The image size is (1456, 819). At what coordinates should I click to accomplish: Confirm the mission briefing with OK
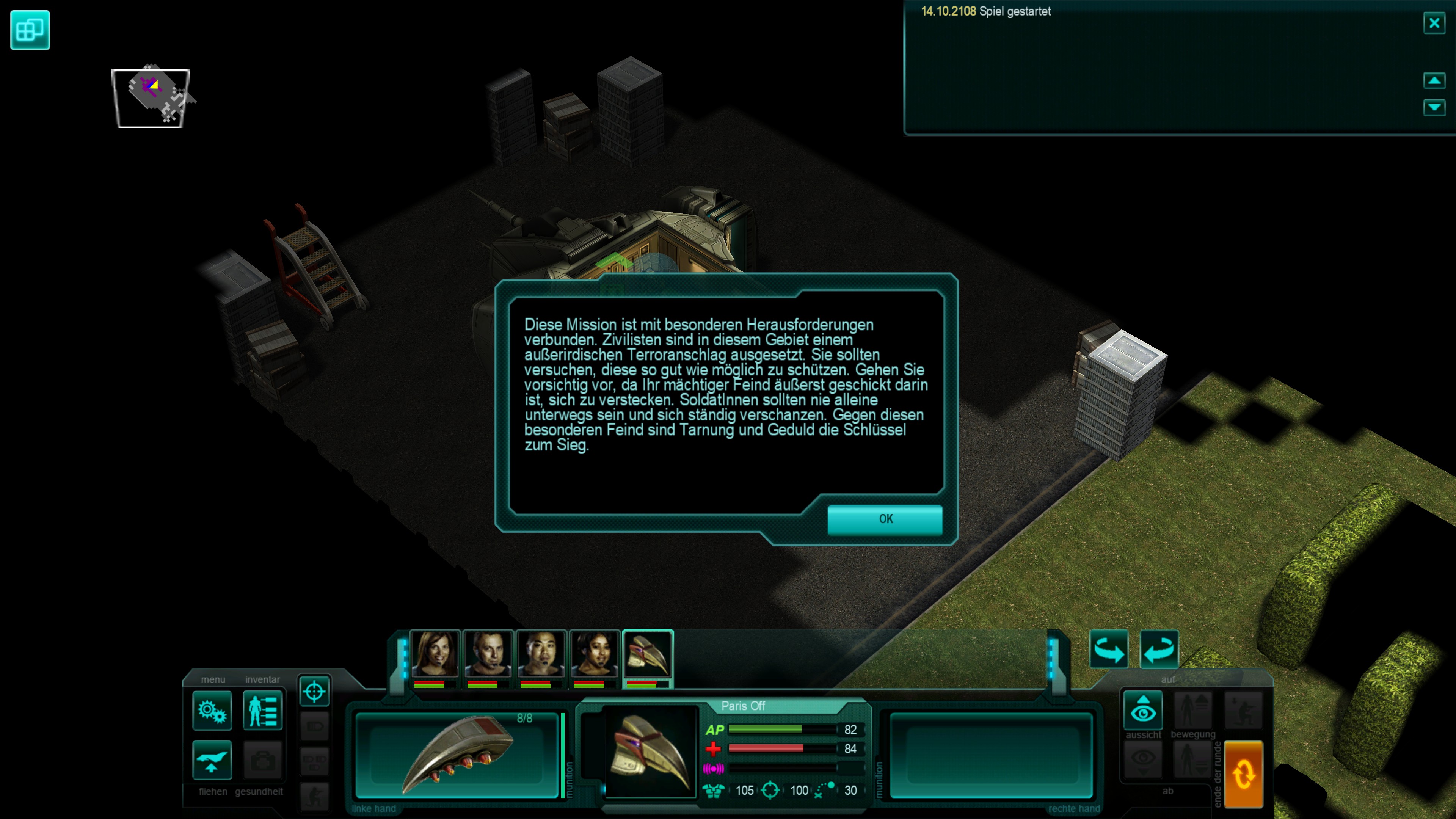[x=885, y=519]
